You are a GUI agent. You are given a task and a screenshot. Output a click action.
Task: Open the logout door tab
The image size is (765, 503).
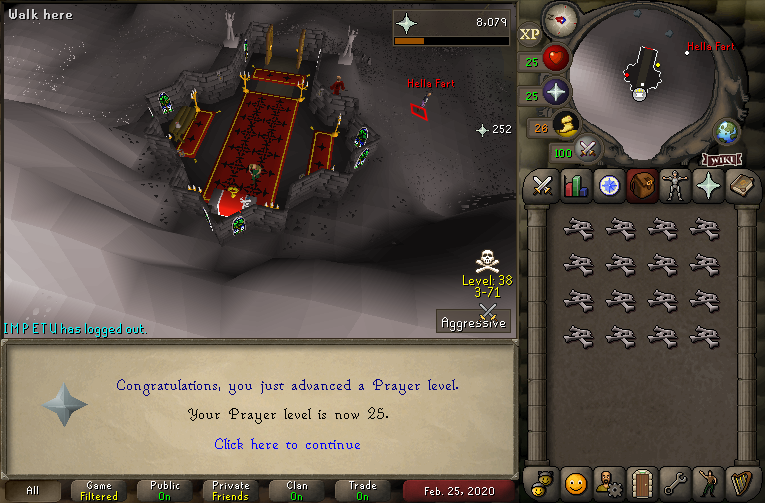(x=641, y=481)
